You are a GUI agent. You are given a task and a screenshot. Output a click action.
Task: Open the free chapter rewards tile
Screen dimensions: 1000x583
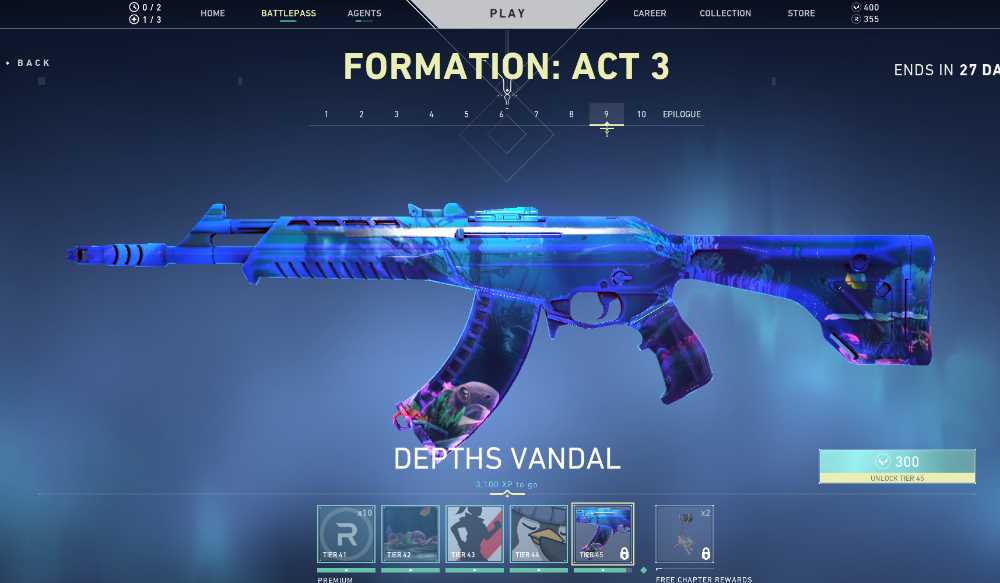(685, 534)
